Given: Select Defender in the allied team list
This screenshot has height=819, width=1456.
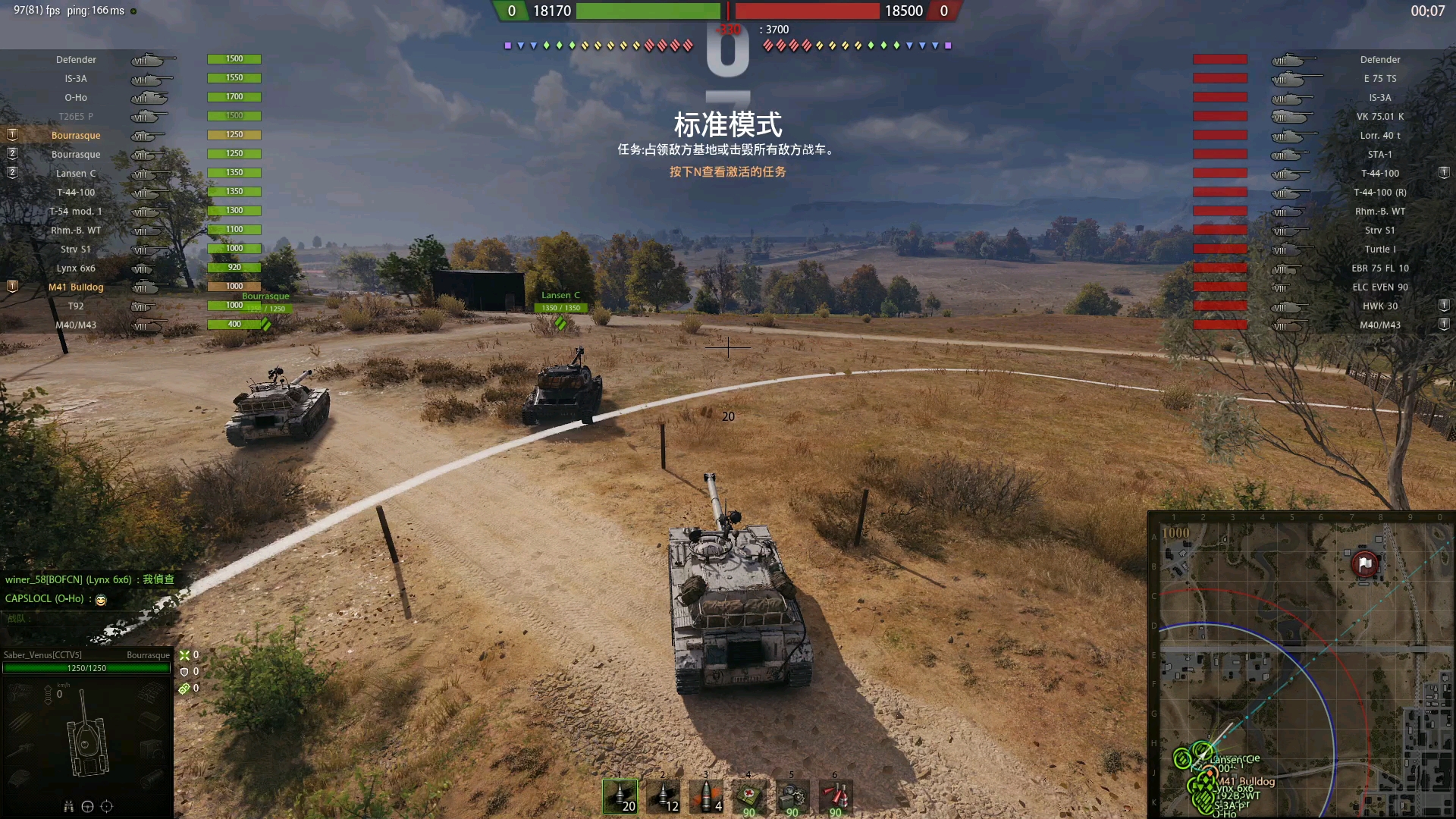Looking at the screenshot, I should pyautogui.click(x=76, y=59).
